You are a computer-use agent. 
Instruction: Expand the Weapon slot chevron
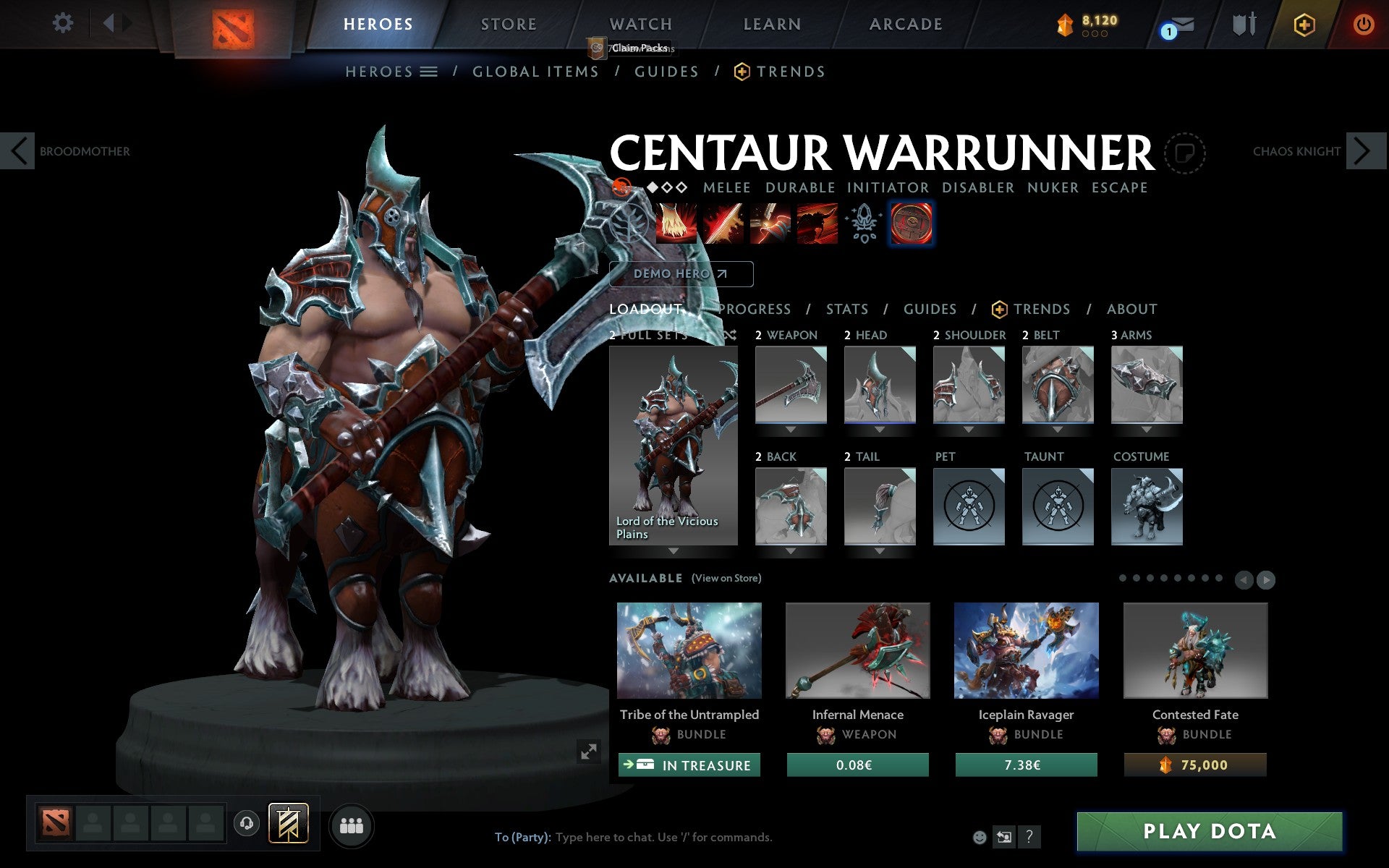[x=791, y=428]
